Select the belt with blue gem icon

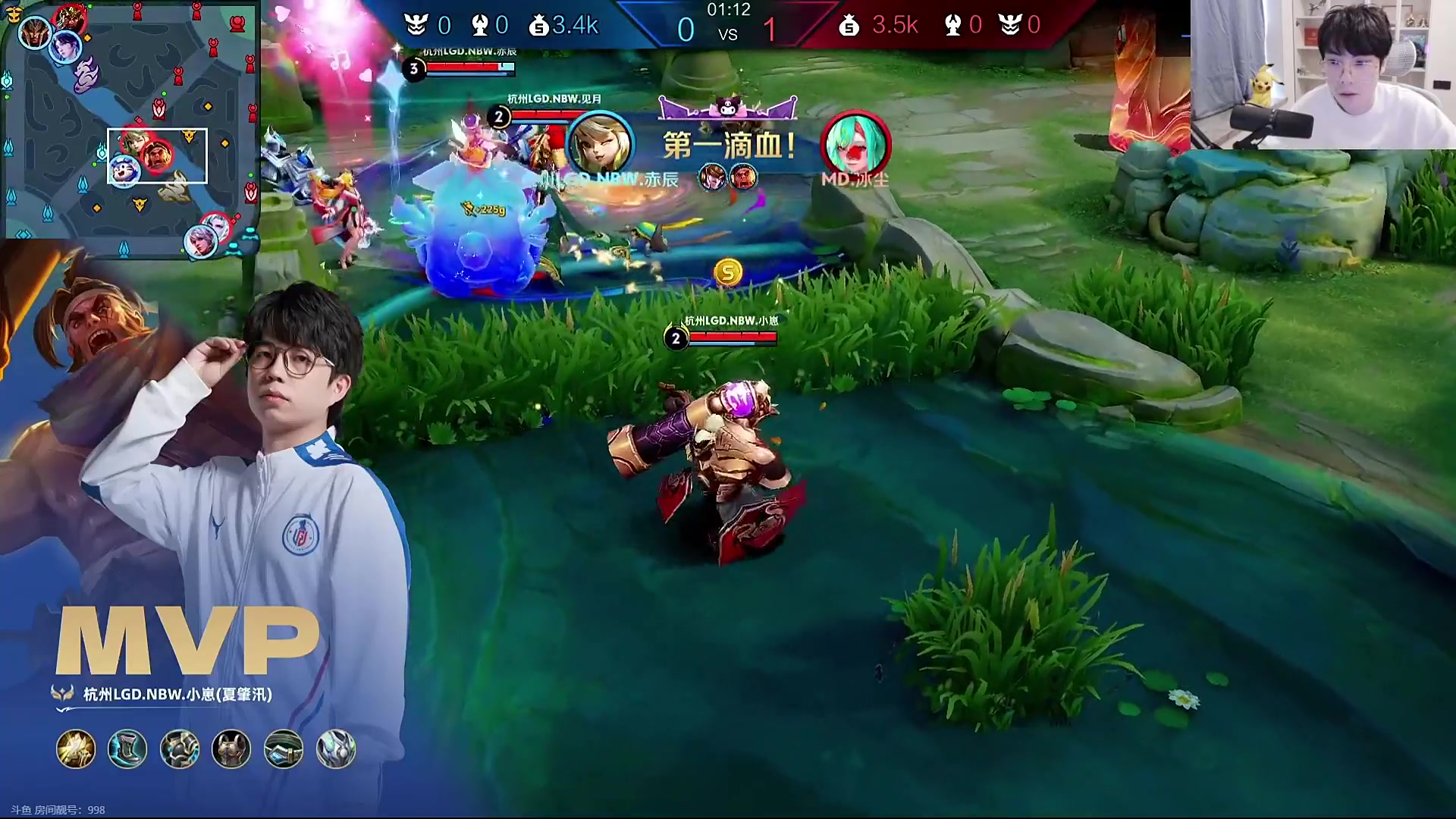pyautogui.click(x=284, y=749)
